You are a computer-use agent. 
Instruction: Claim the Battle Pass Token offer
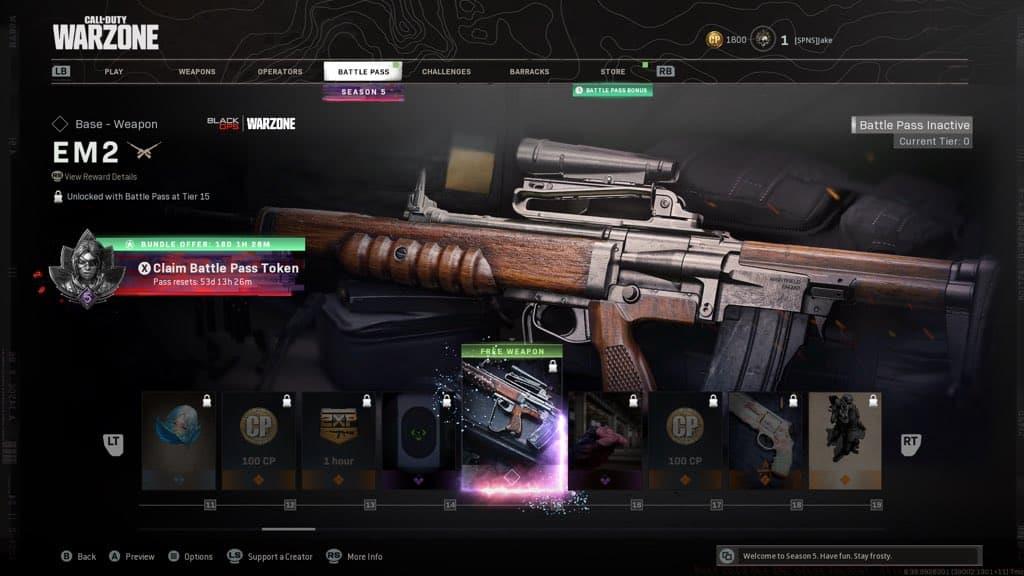coord(225,268)
